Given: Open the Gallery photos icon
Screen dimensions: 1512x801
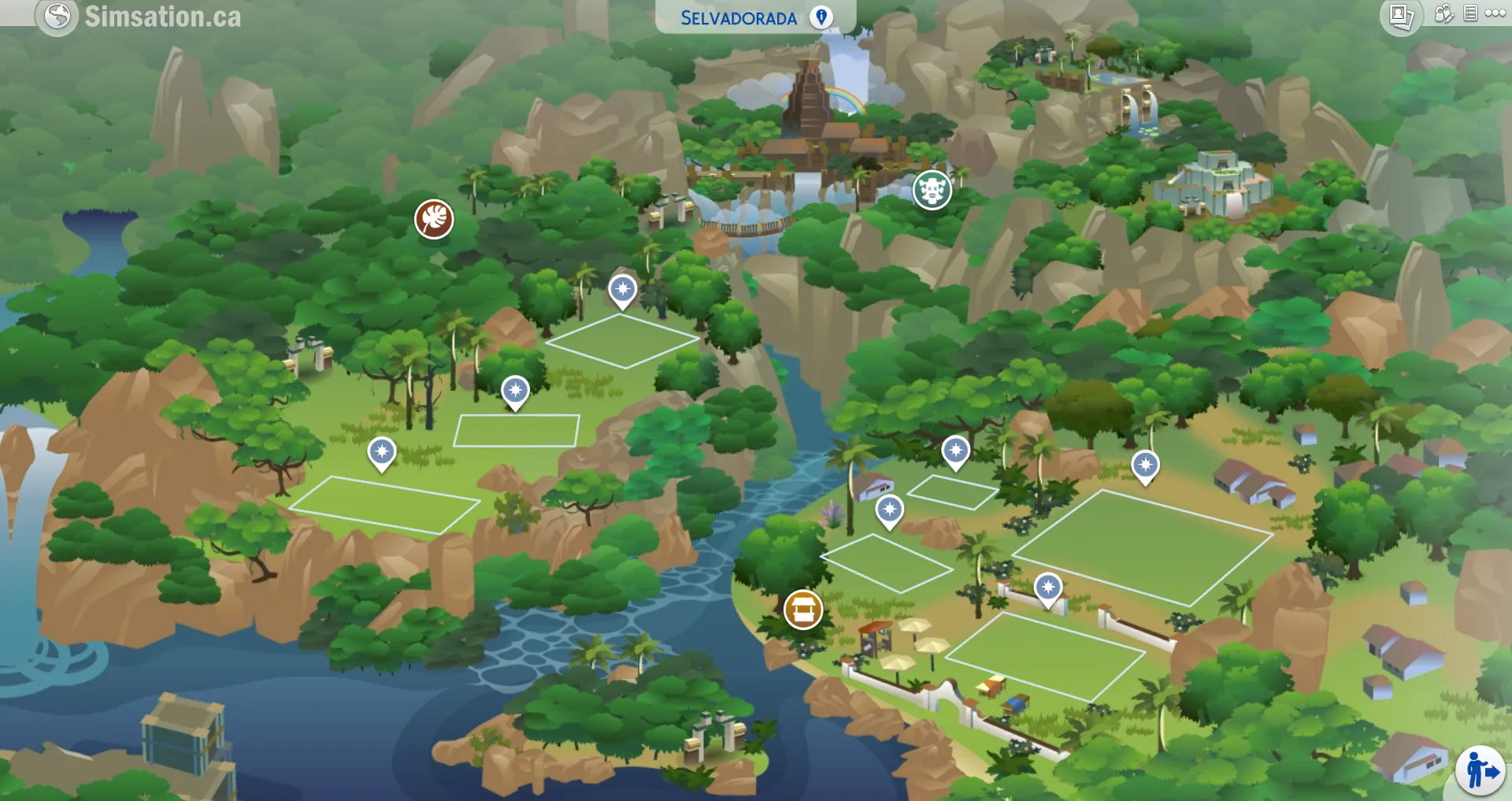Looking at the screenshot, I should click(1401, 16).
